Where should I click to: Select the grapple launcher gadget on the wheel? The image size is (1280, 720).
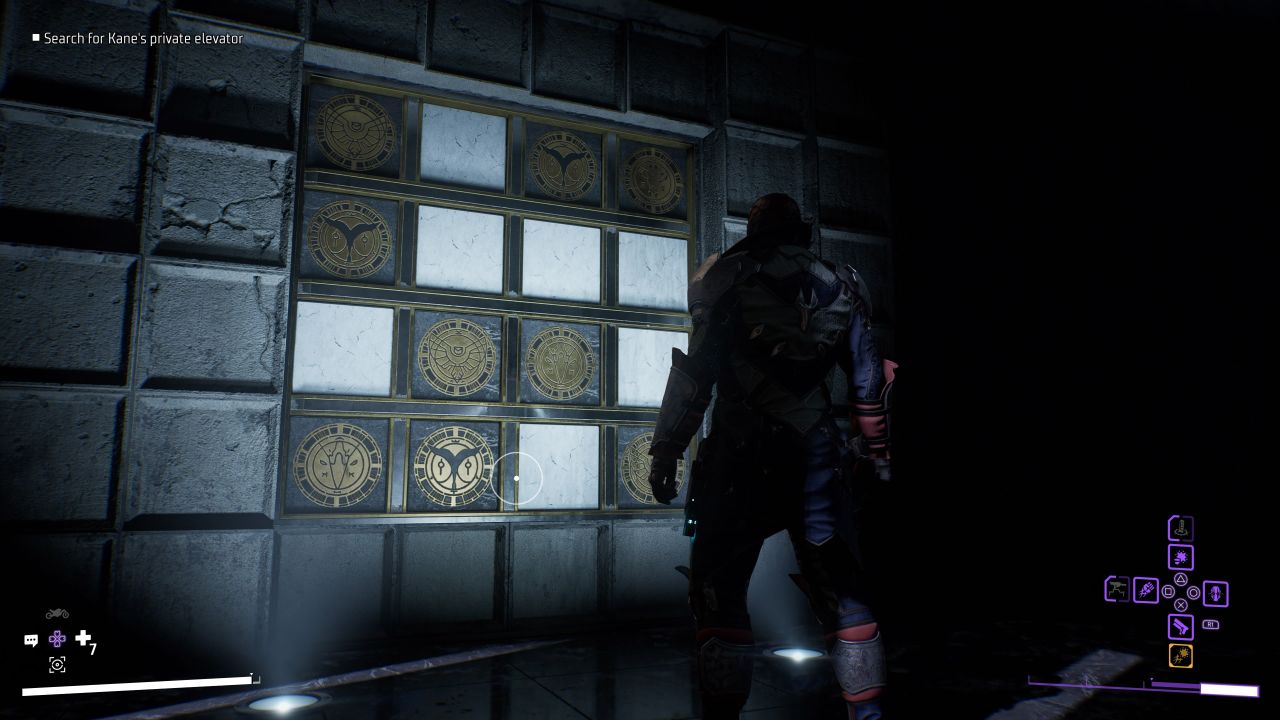[x=1180, y=529]
